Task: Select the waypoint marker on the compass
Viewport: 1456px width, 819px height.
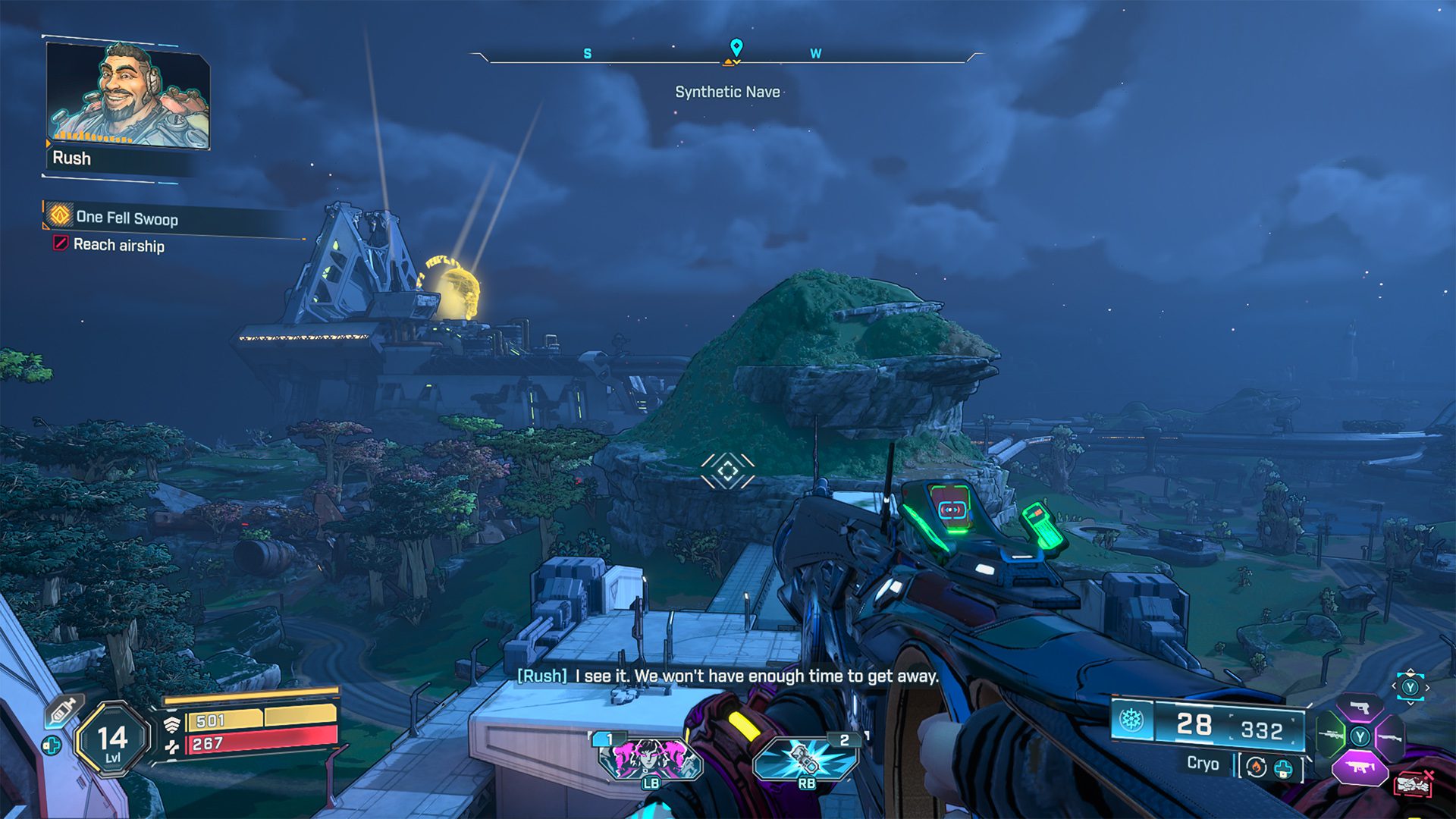Action: [x=736, y=48]
